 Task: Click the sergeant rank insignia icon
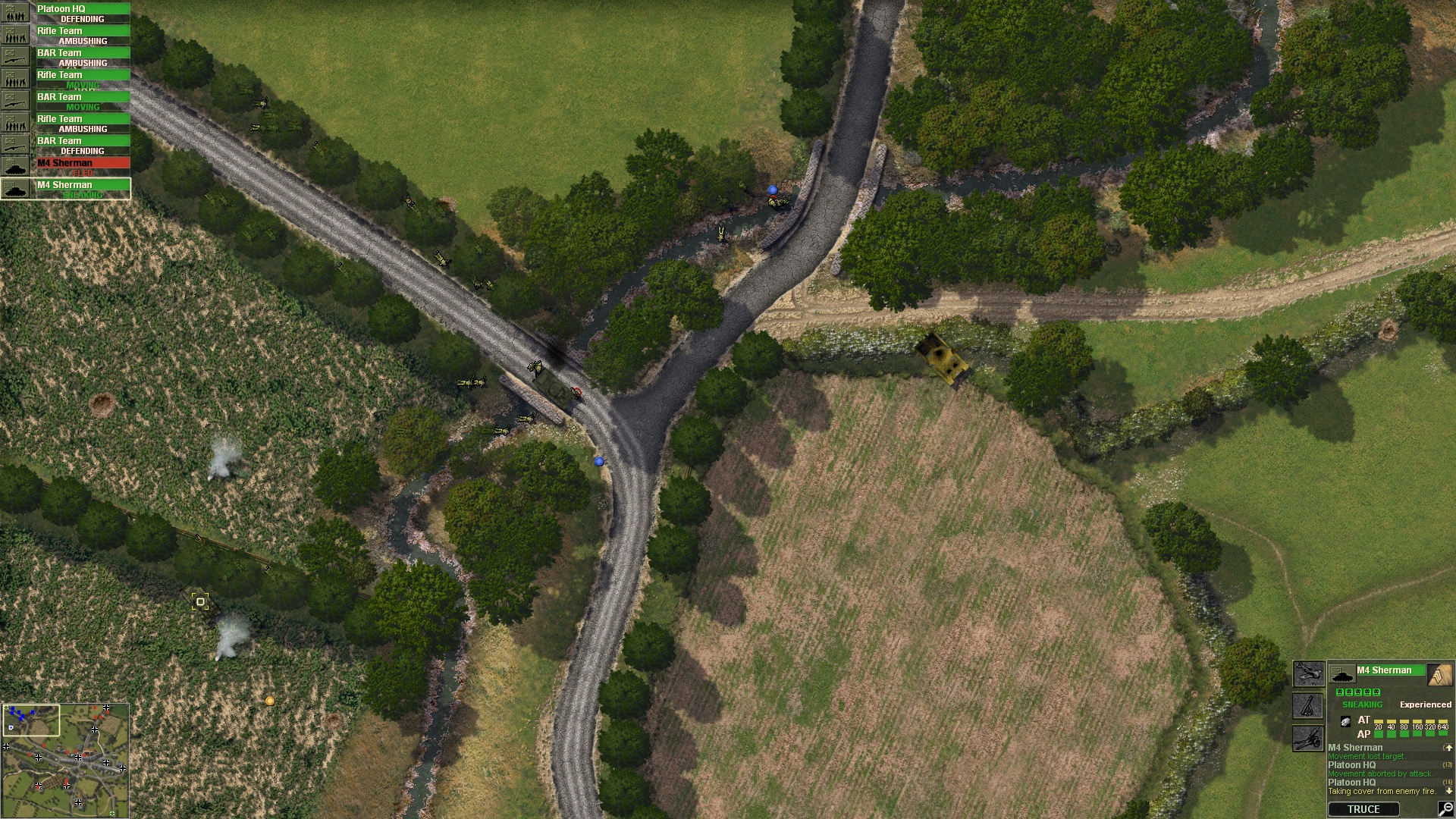[x=1439, y=673]
